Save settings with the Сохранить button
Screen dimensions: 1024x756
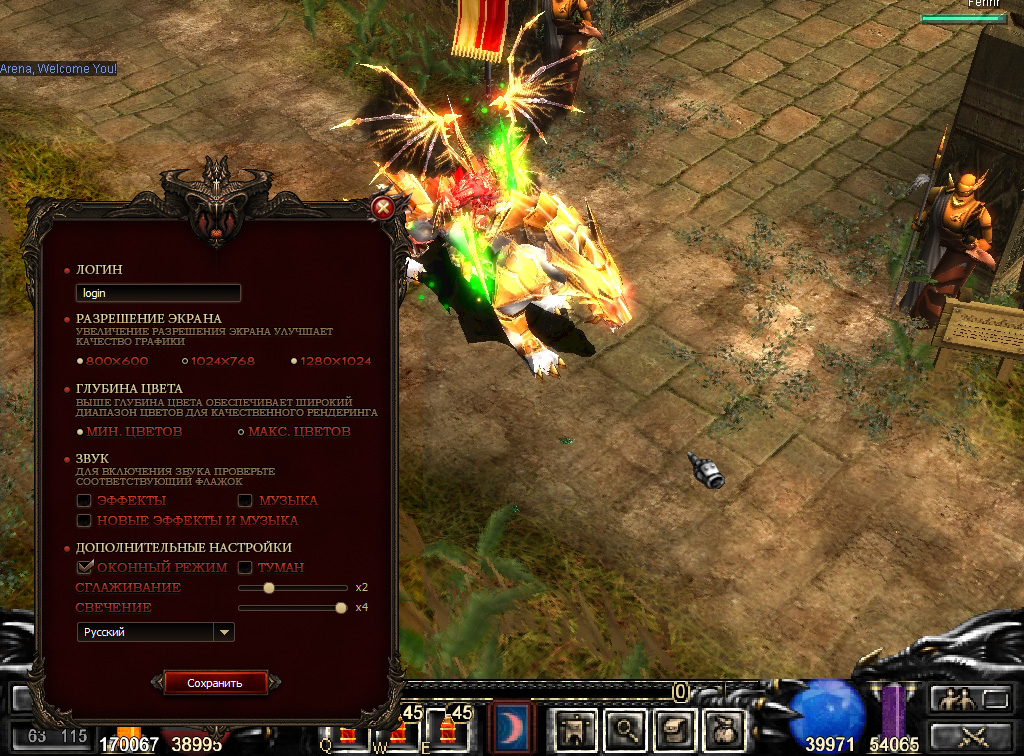pos(215,683)
